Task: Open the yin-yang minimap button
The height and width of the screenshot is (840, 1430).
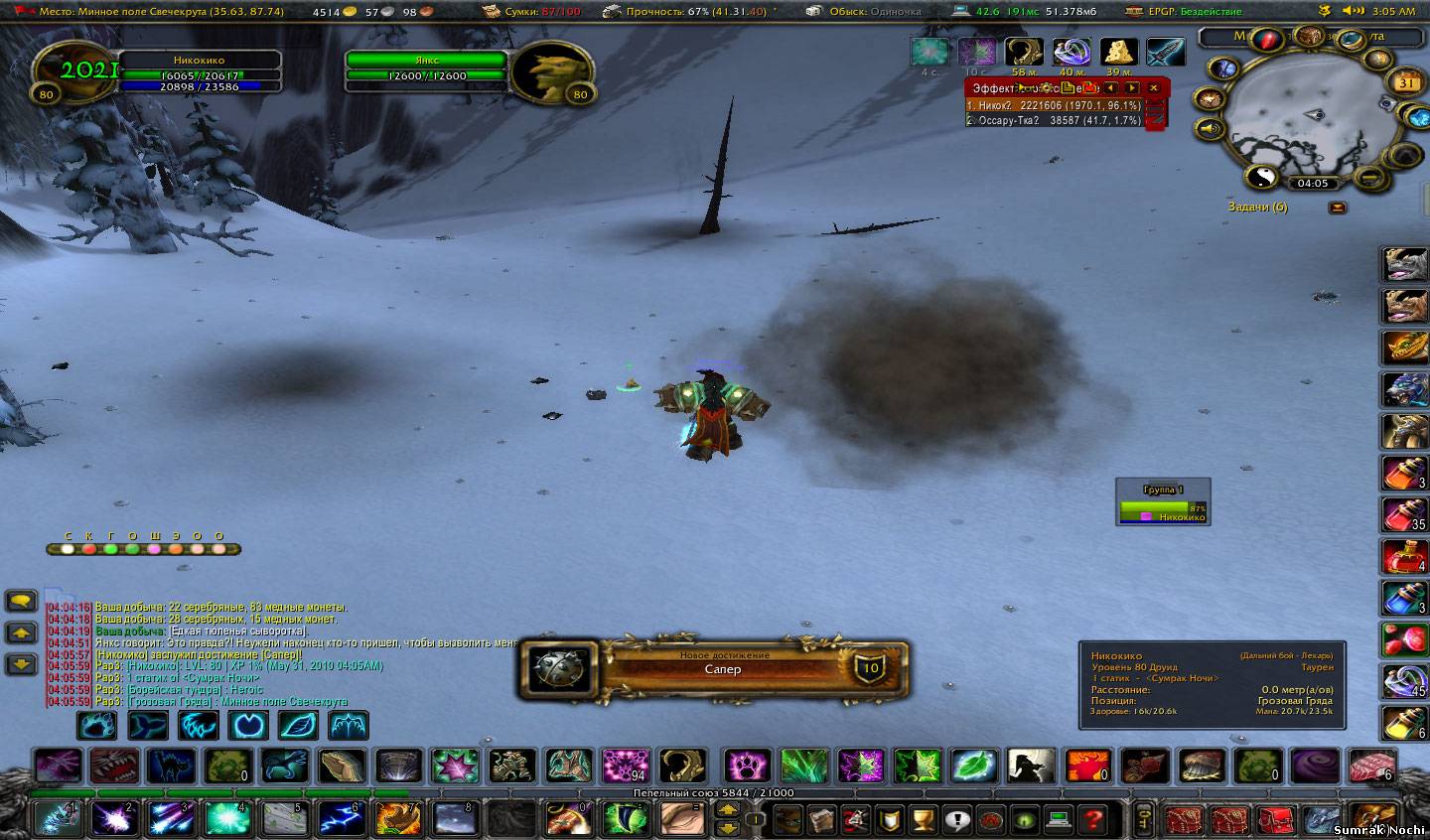Action: tap(1260, 176)
